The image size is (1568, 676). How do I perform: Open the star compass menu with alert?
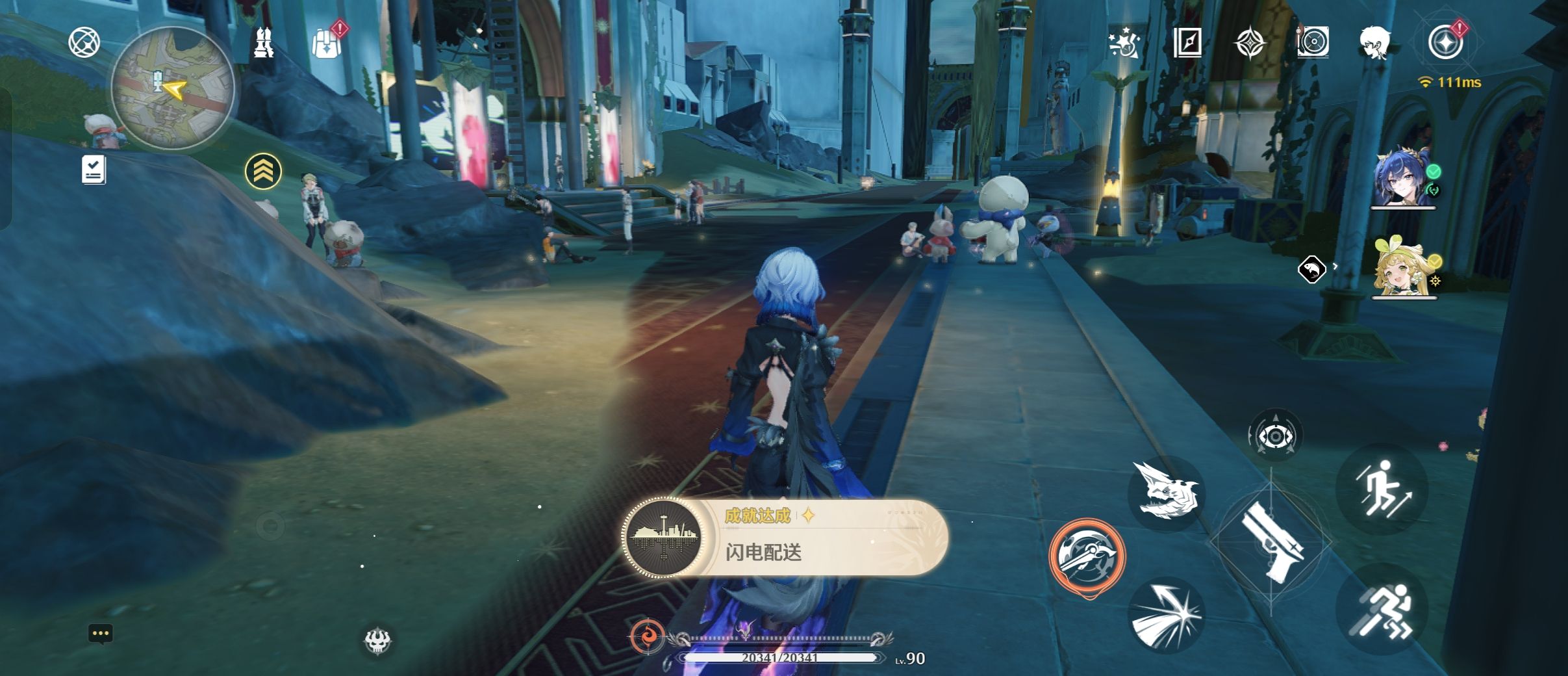click(1445, 43)
